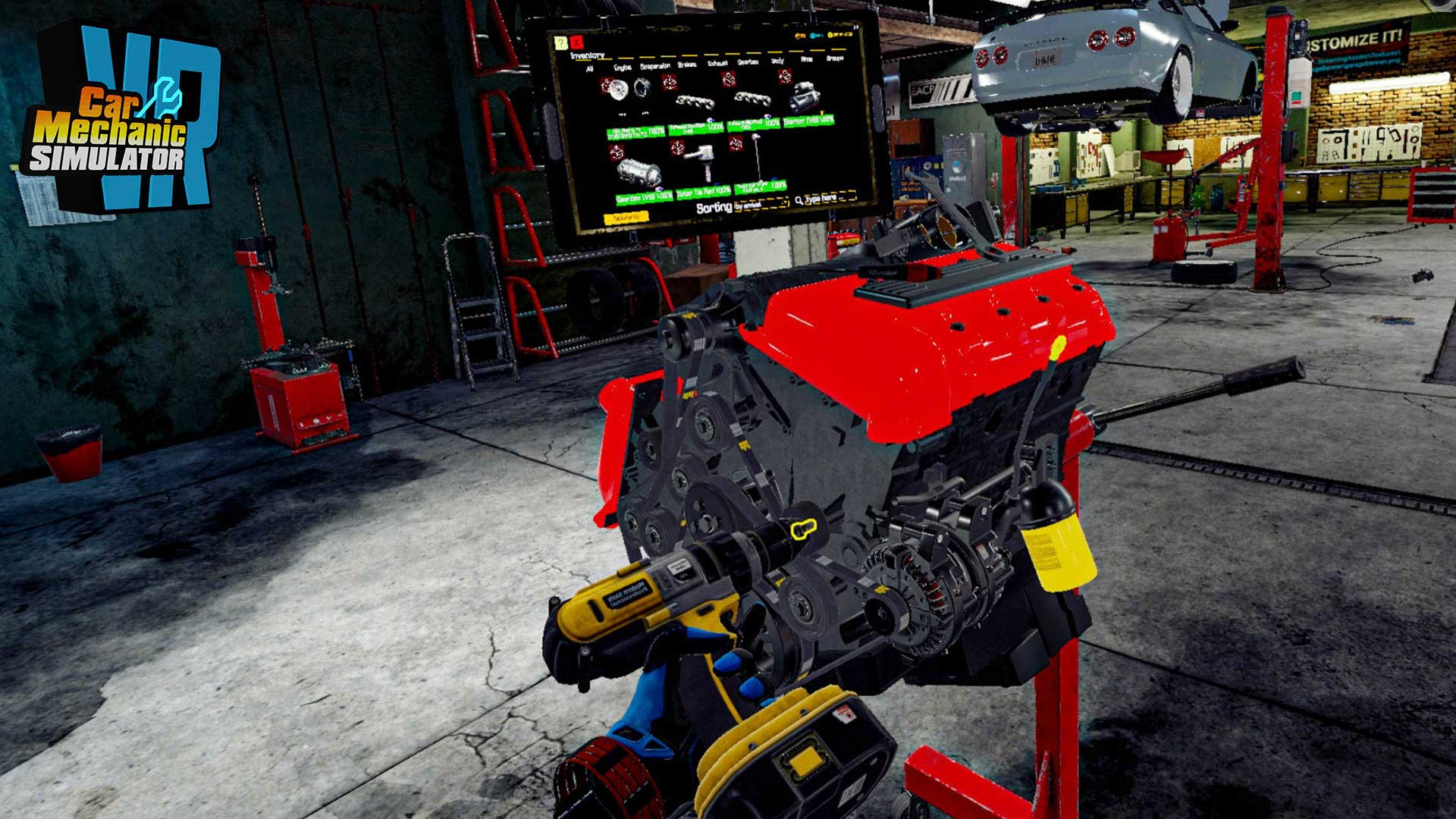Close the inventory with the red X
Image resolution: width=1456 pixels, height=819 pixels.
pos(577,42)
